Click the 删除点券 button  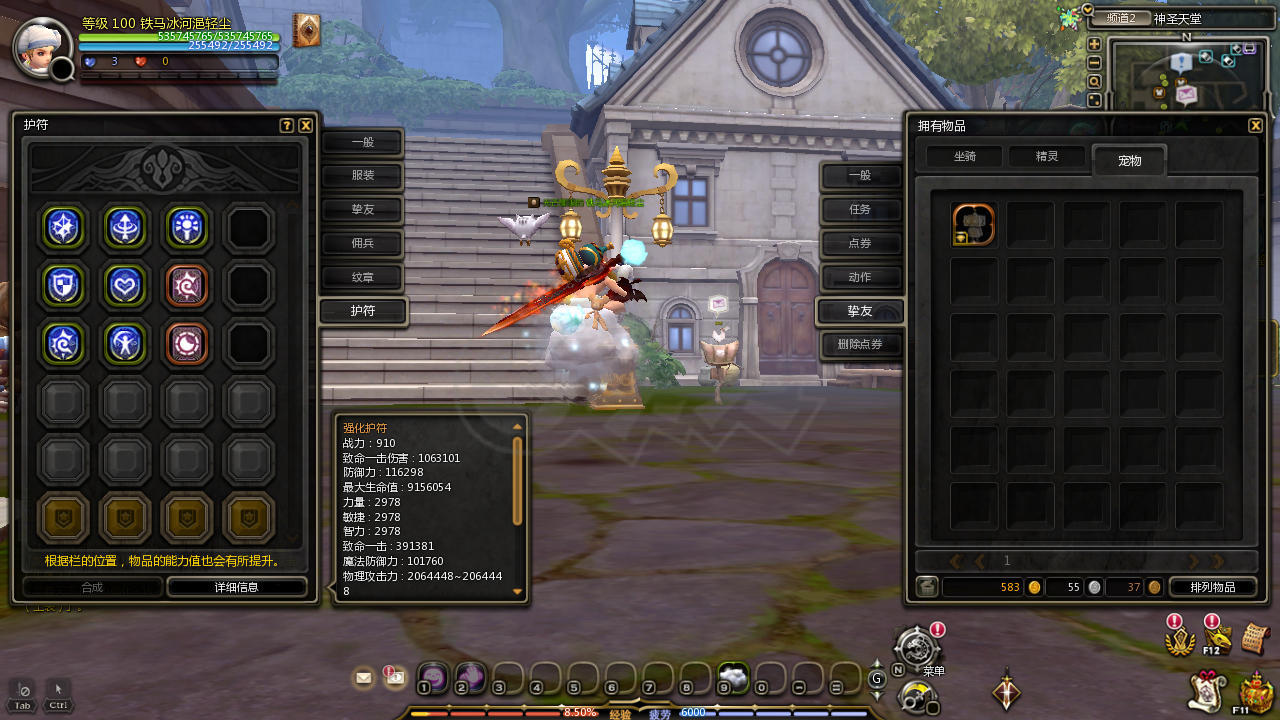point(860,345)
